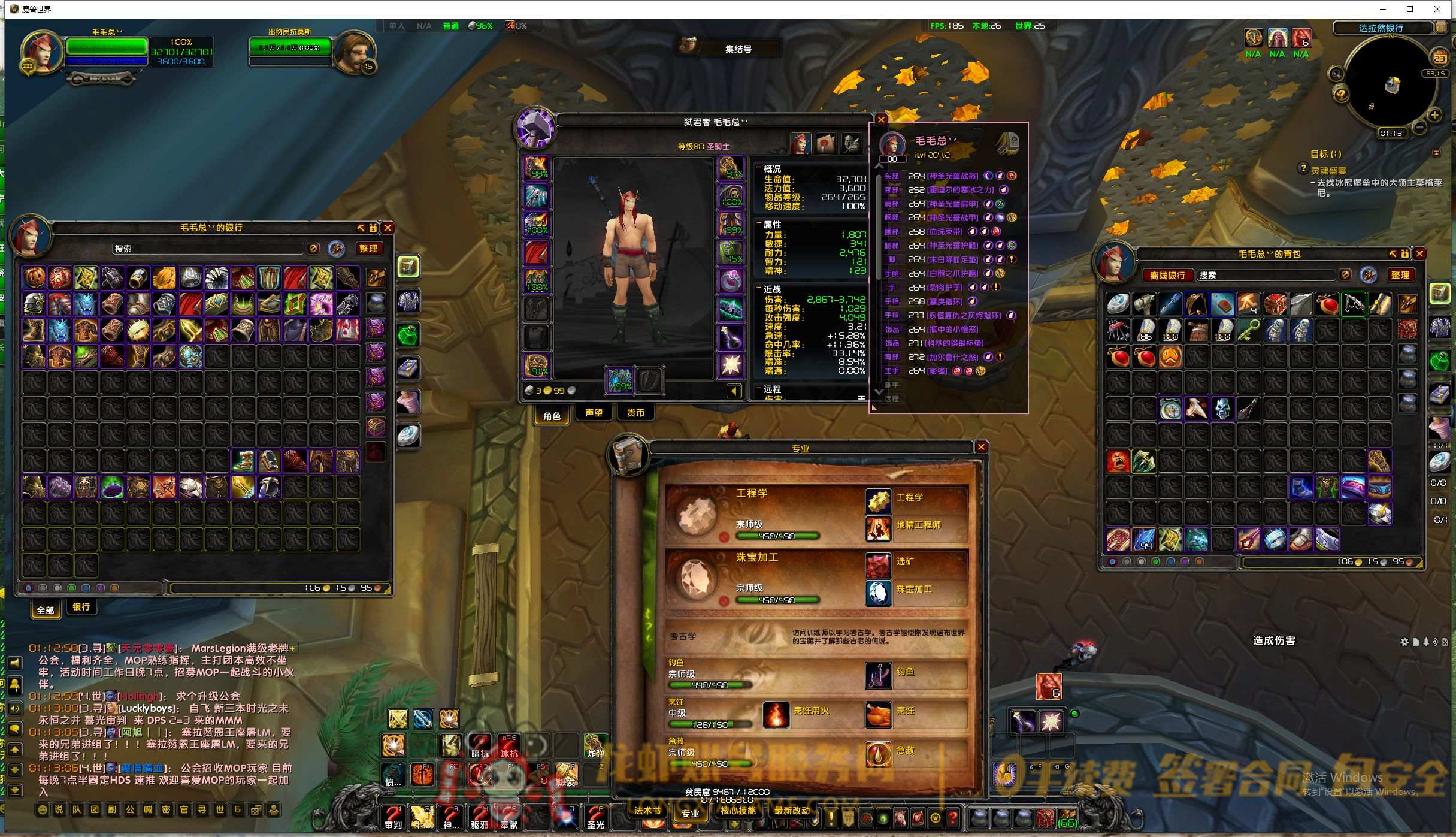Open the 核心技能 core abilities tab

tap(737, 811)
